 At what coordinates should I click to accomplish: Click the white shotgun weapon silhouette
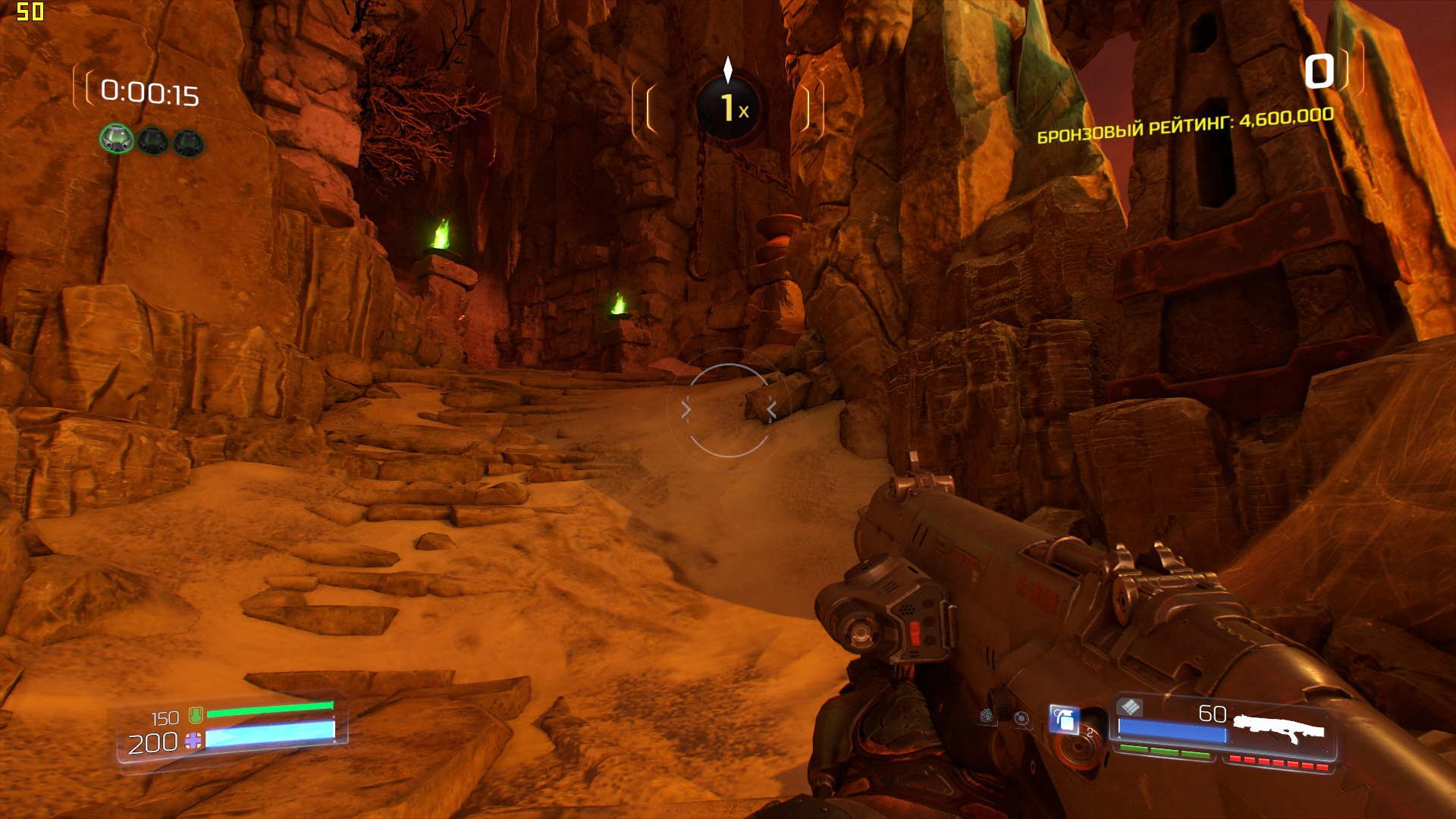point(1279,729)
